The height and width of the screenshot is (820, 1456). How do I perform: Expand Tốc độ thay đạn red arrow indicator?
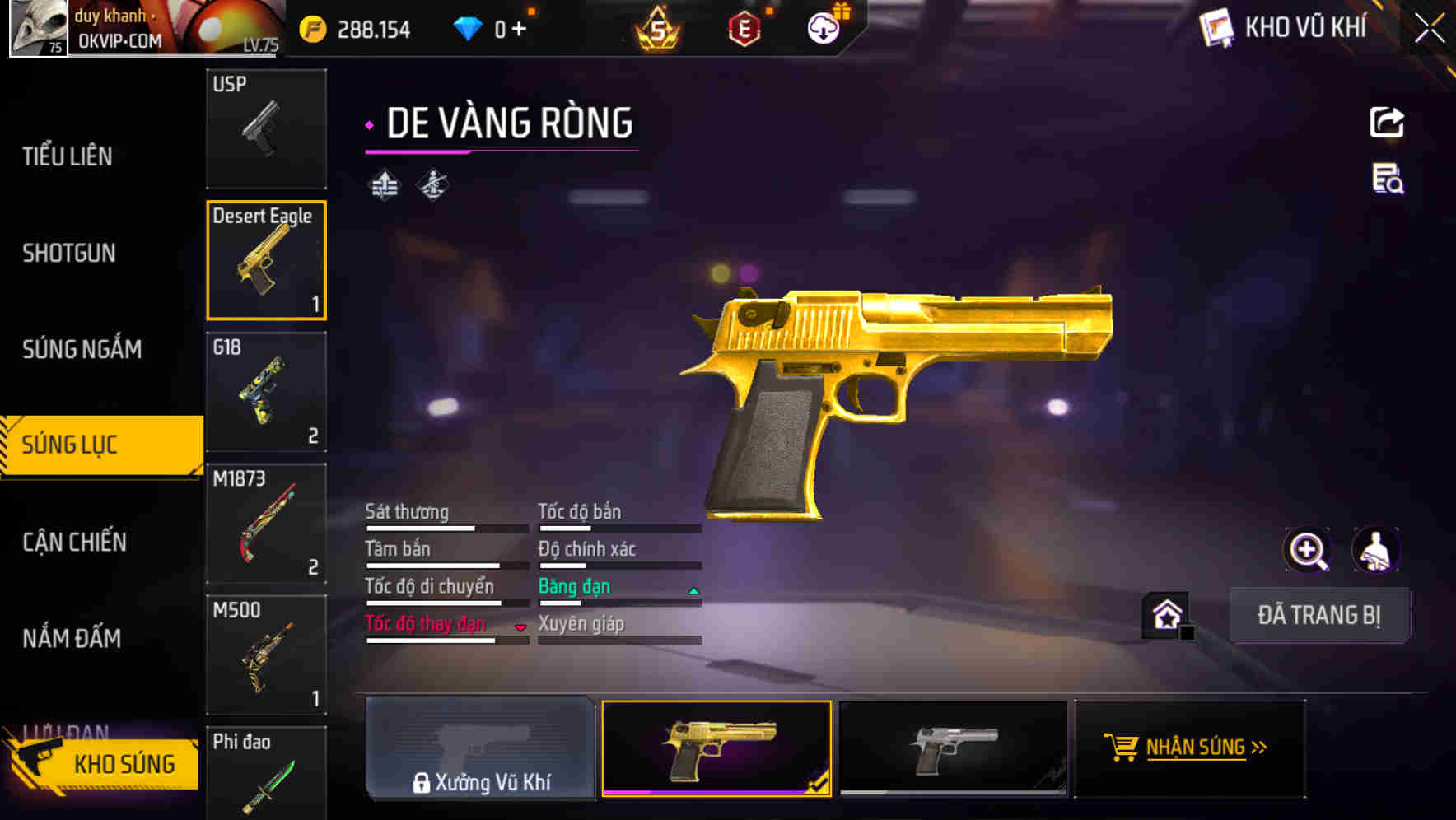(x=521, y=626)
